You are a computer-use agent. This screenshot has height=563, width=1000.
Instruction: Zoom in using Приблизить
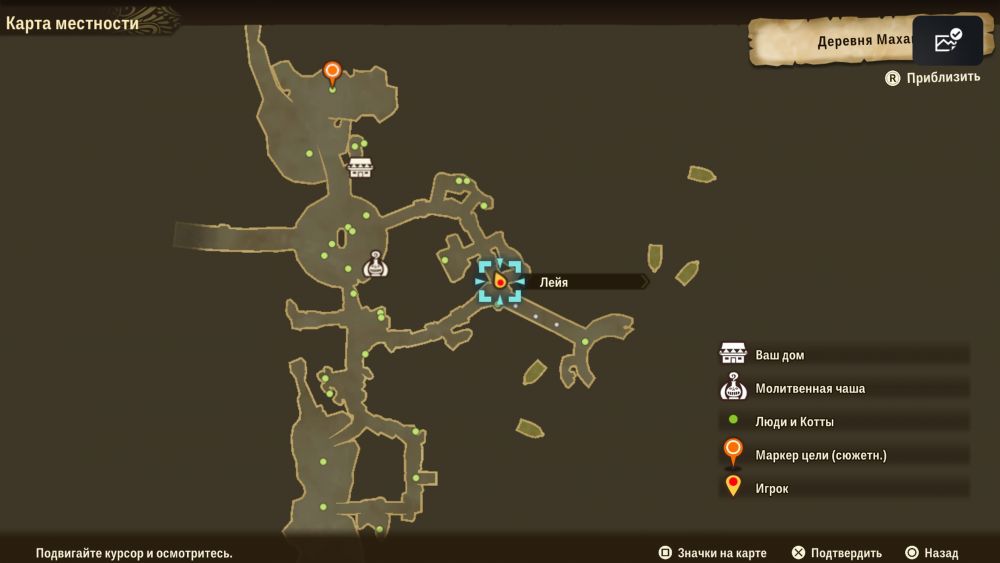click(x=933, y=78)
